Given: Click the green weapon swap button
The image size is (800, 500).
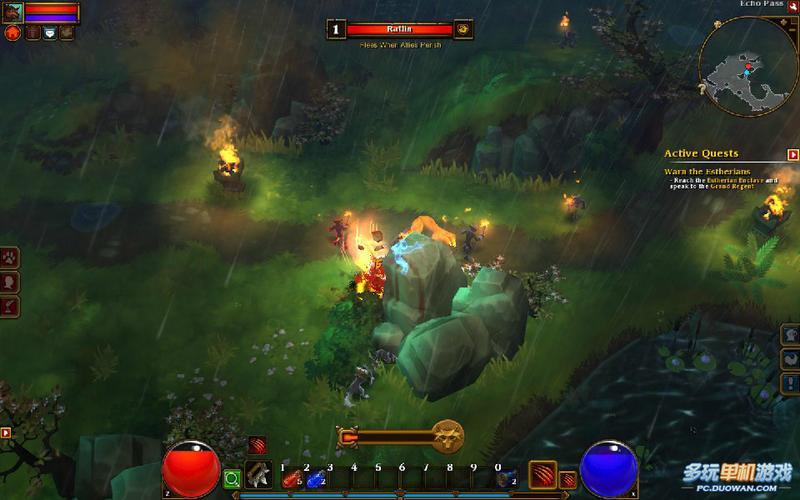Looking at the screenshot, I should click(x=232, y=478).
